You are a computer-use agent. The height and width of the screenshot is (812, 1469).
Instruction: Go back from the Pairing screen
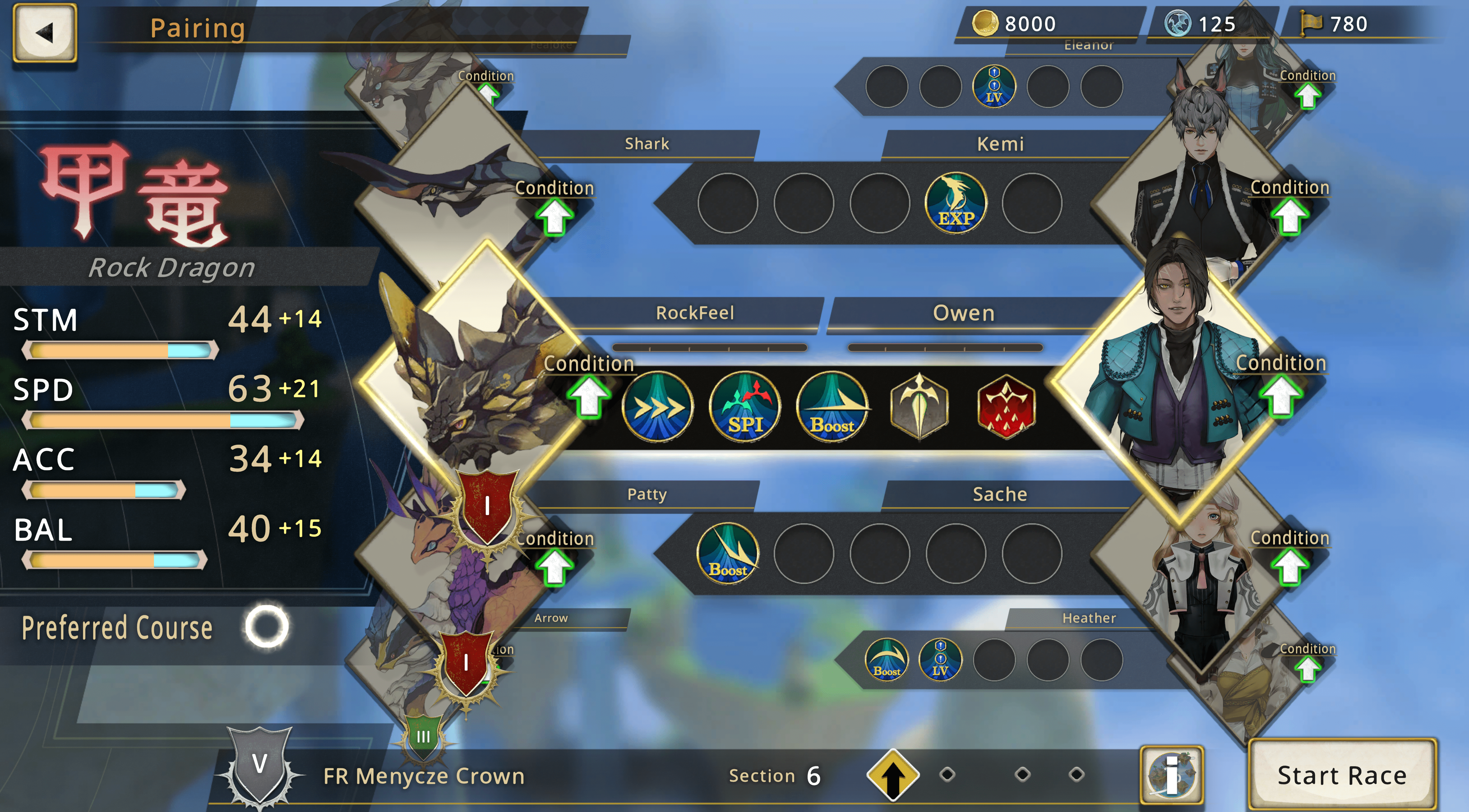pyautogui.click(x=45, y=32)
